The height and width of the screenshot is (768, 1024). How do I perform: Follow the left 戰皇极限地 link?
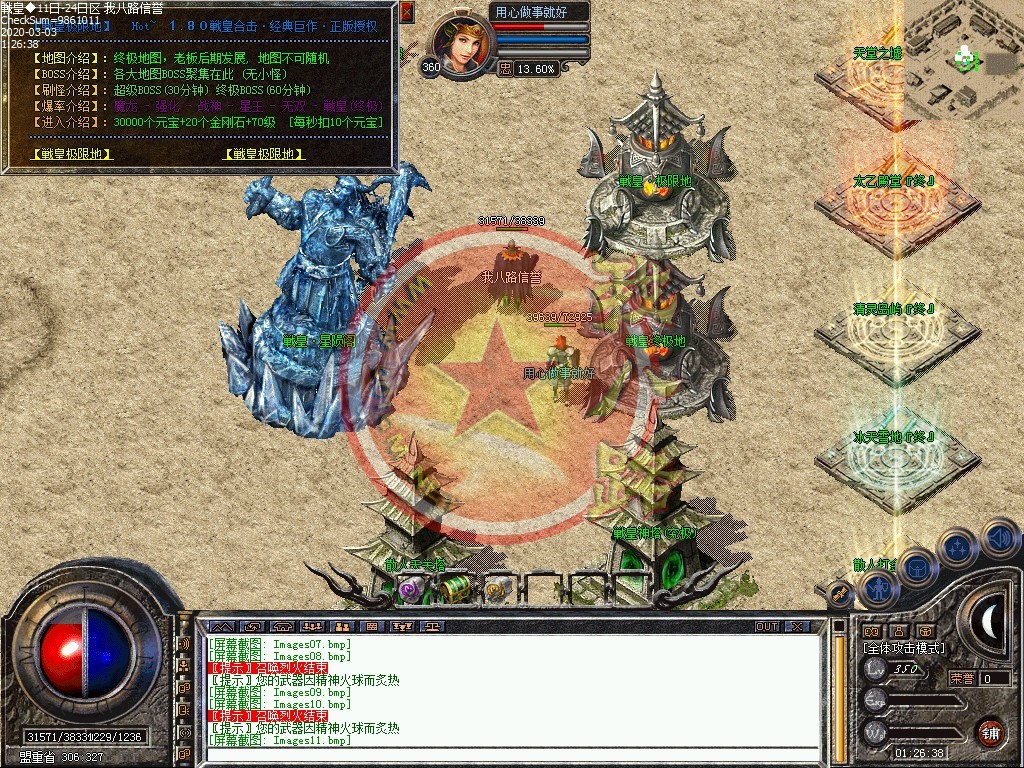[x=72, y=154]
